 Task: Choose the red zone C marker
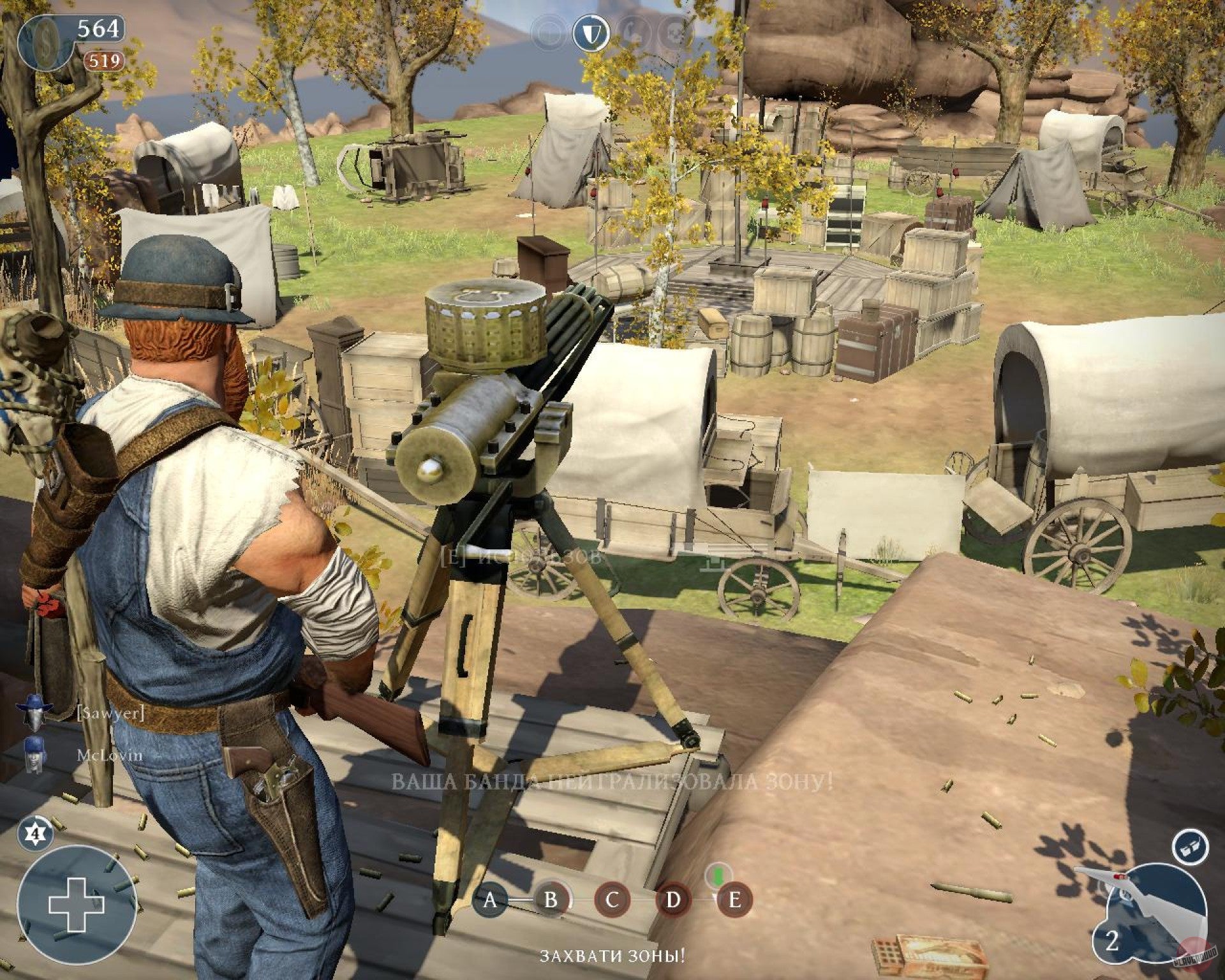612,900
